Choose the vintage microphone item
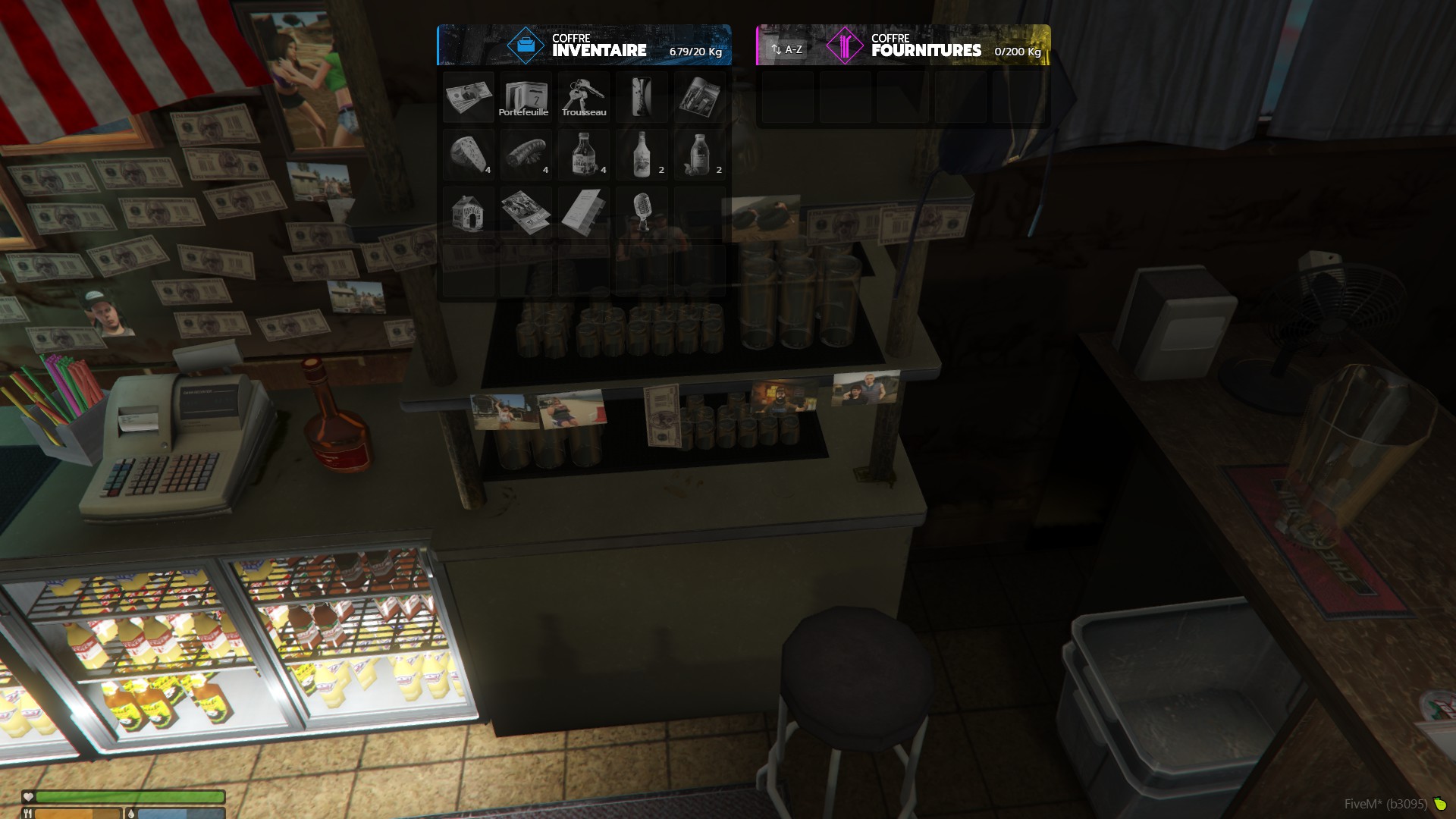The height and width of the screenshot is (819, 1456). [x=642, y=212]
